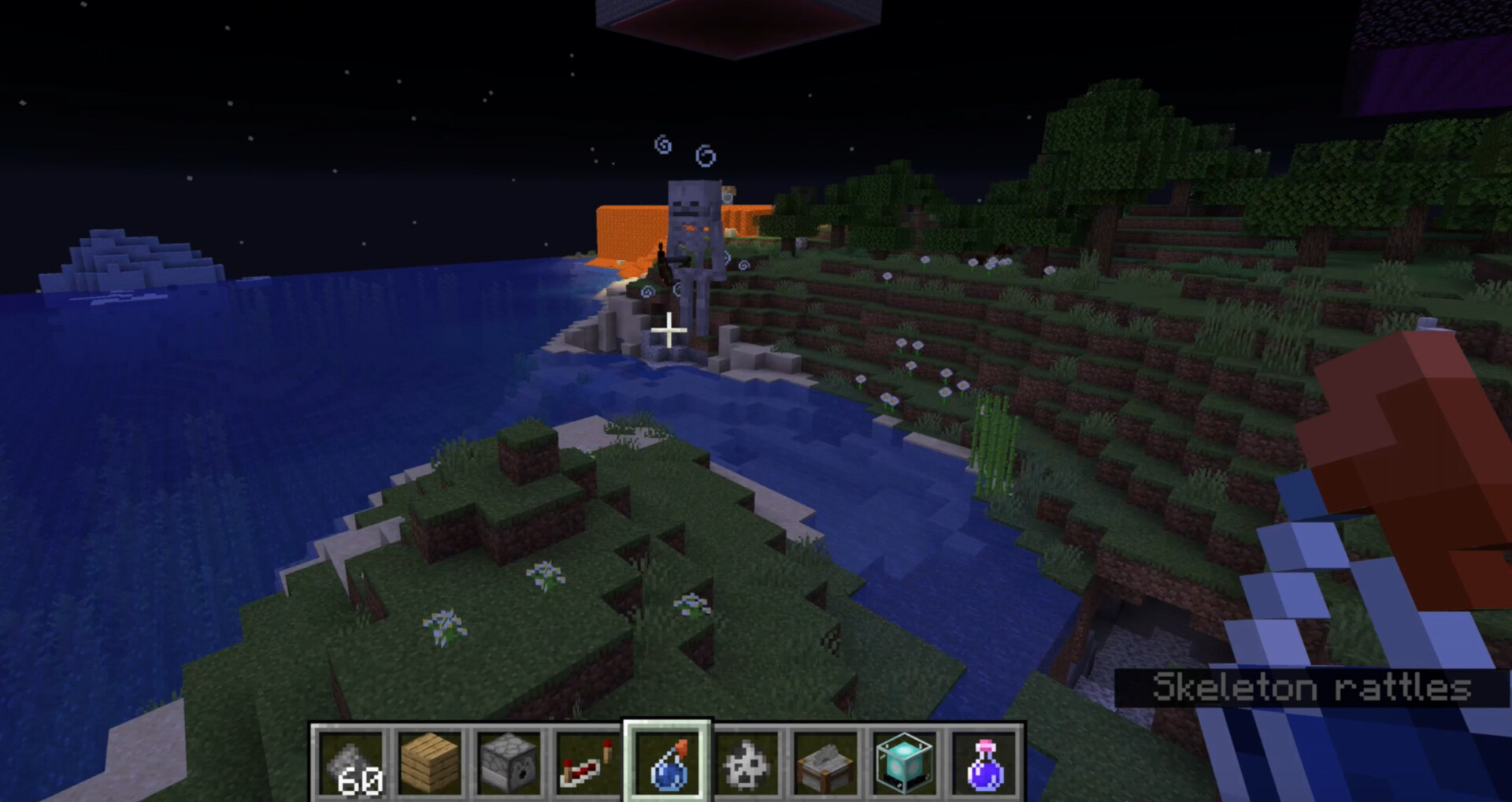Select the blue splash potion slot

tap(668, 763)
